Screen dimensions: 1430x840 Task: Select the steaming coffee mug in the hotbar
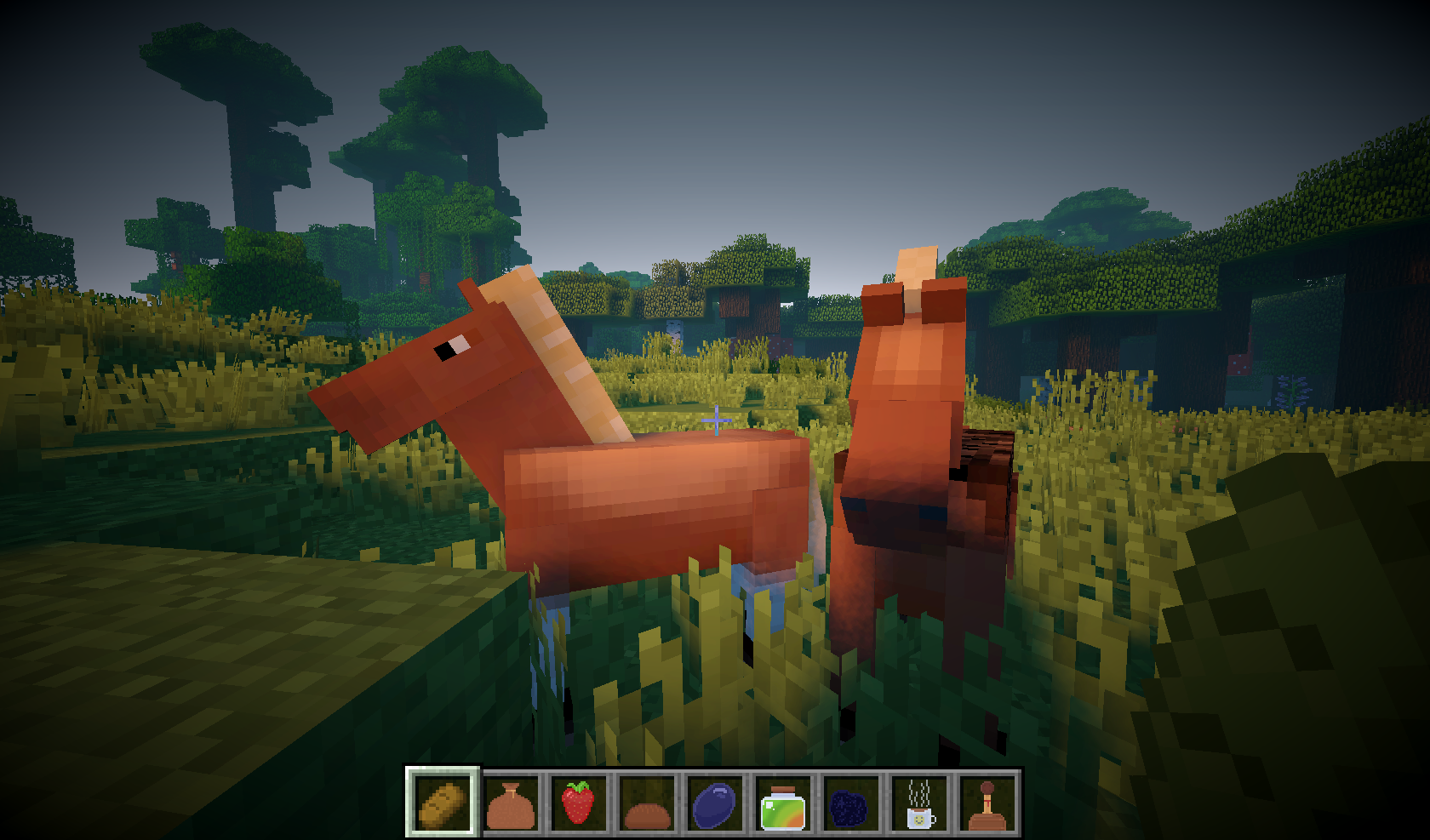click(x=921, y=803)
